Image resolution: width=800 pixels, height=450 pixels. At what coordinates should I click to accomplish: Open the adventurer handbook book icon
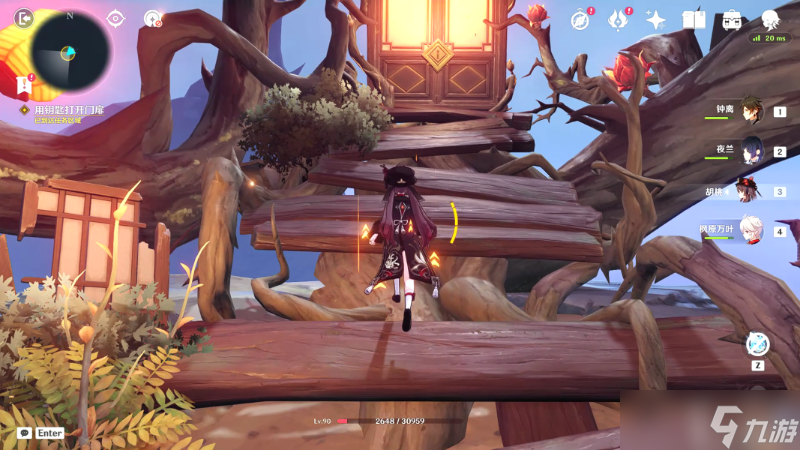coord(694,19)
